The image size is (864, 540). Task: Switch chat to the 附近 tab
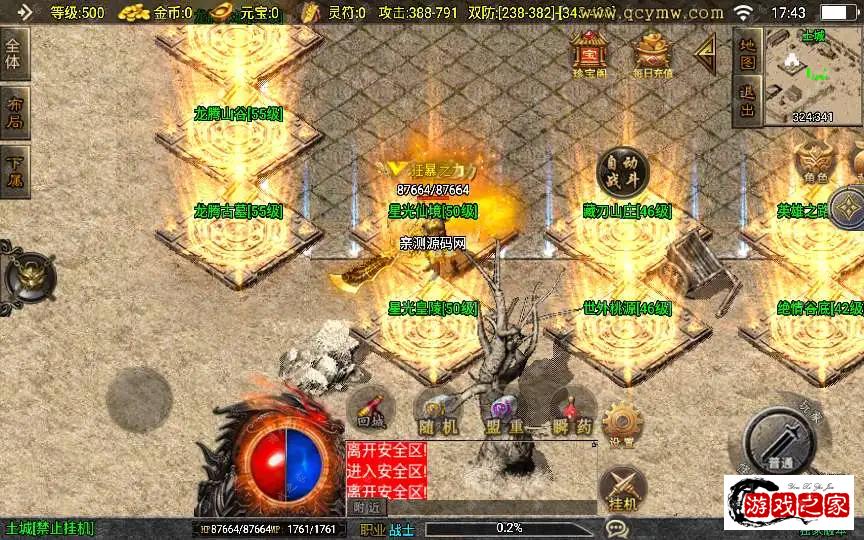click(x=368, y=507)
